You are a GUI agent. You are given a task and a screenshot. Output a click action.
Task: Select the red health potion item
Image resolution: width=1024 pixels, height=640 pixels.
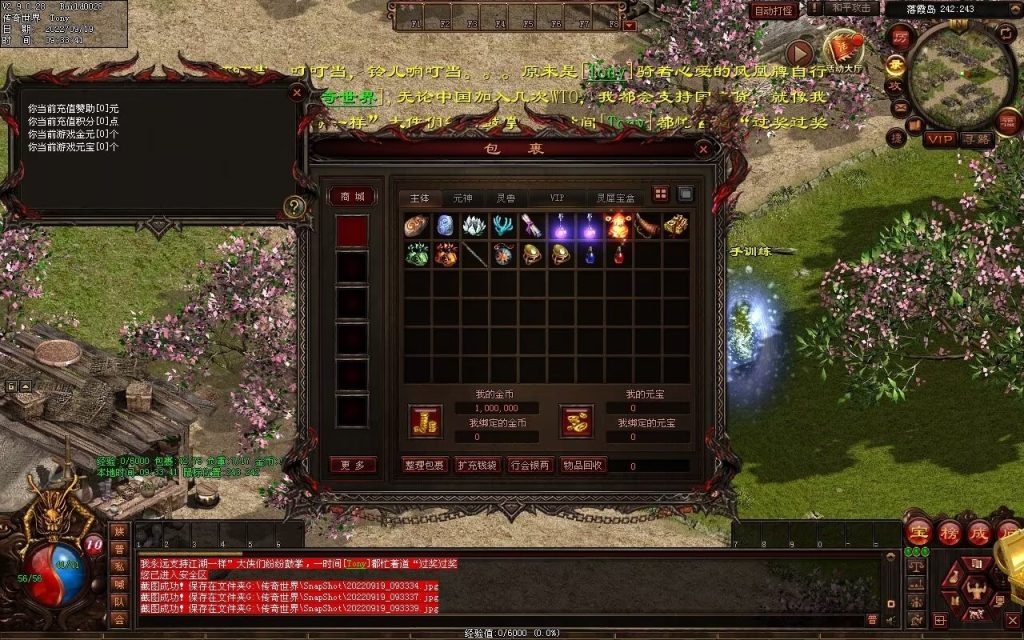coord(619,255)
